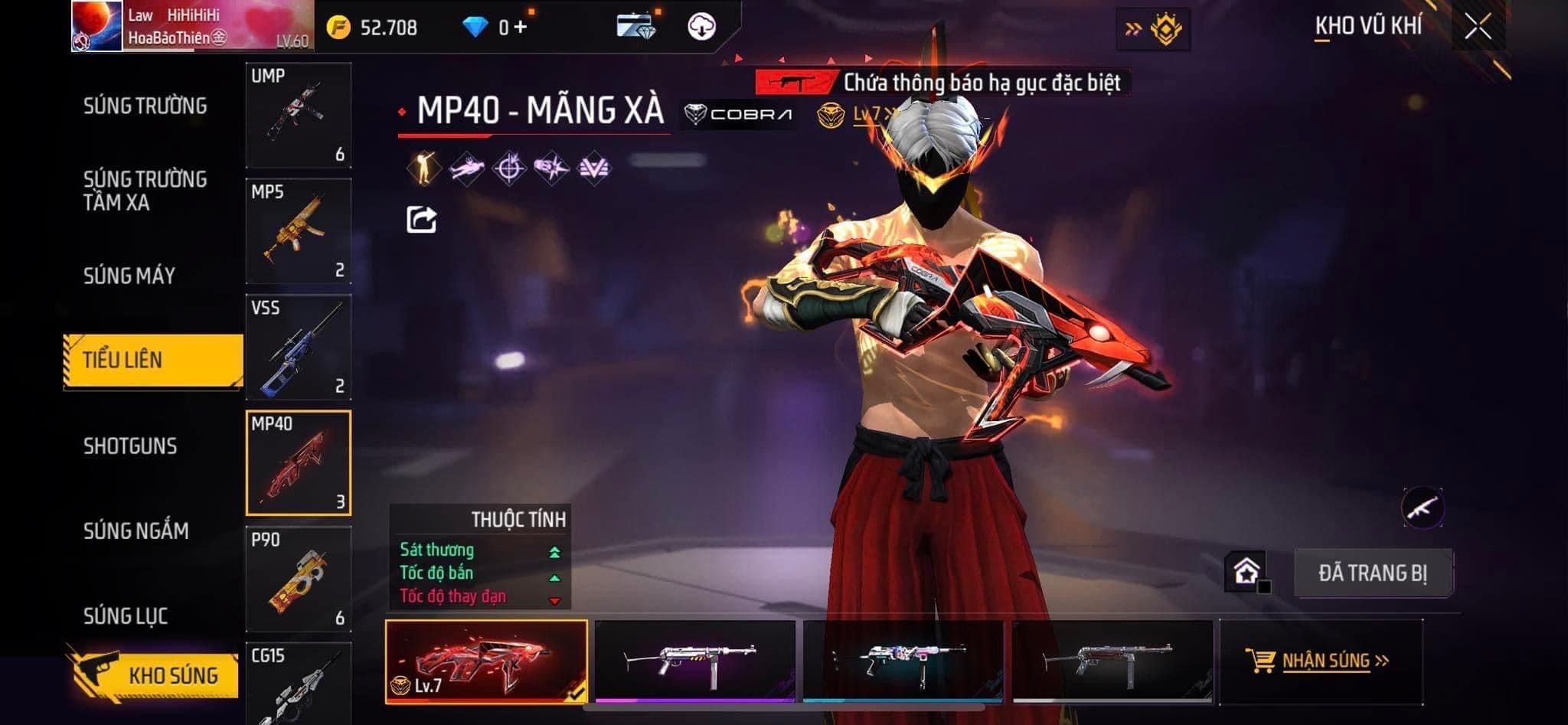Switch to the Súng Trường category
The width and height of the screenshot is (1568, 725).
coord(145,106)
